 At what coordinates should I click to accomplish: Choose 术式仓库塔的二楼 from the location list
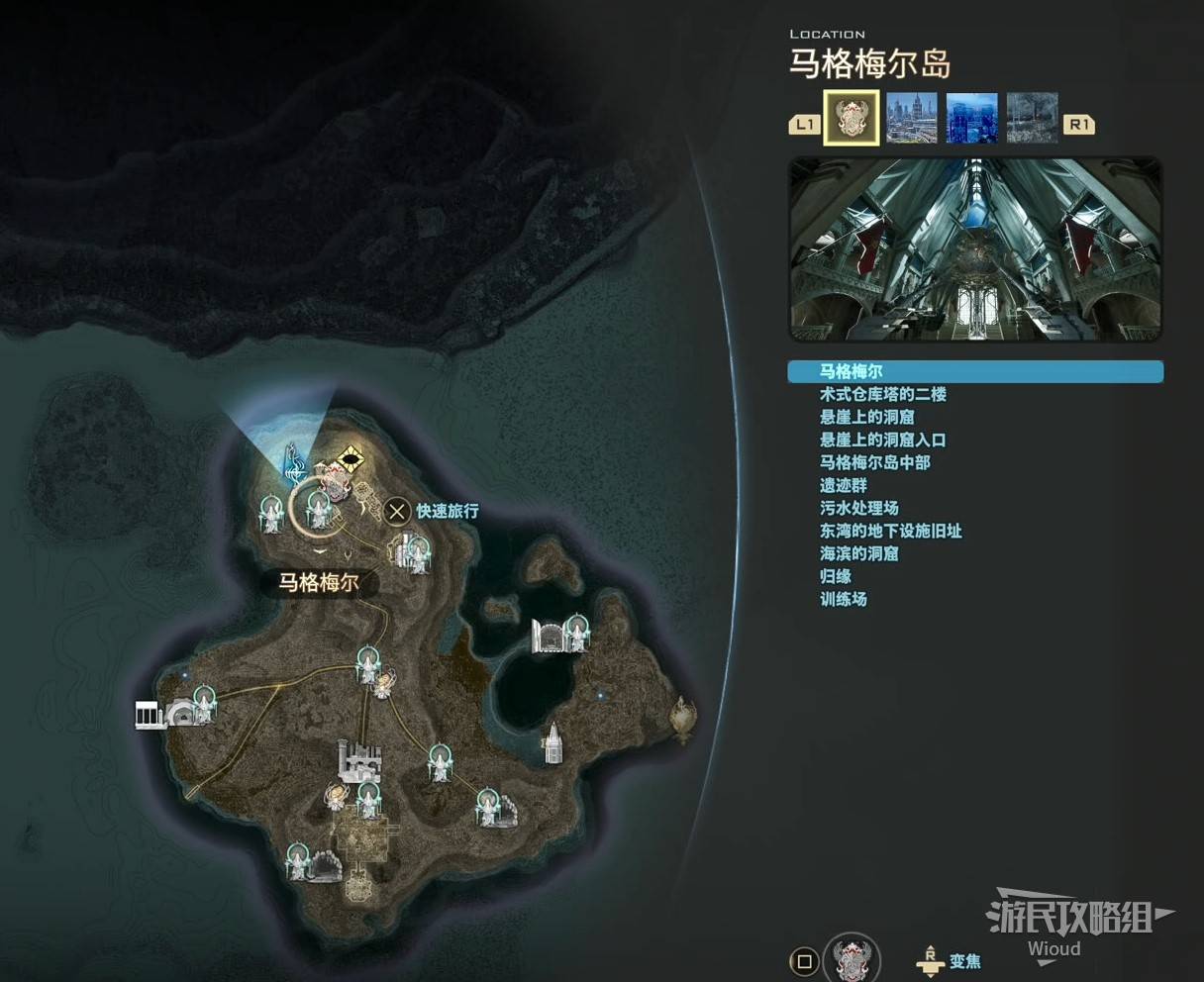tap(882, 395)
